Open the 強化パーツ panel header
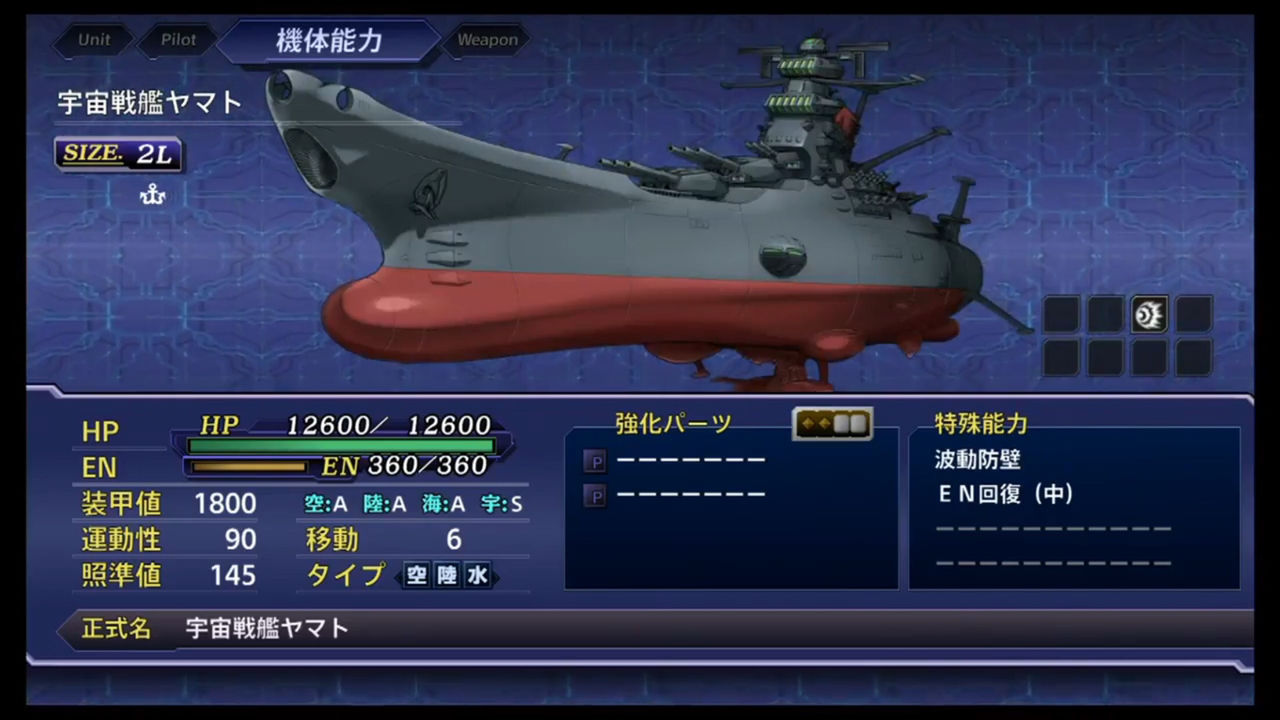 click(673, 424)
